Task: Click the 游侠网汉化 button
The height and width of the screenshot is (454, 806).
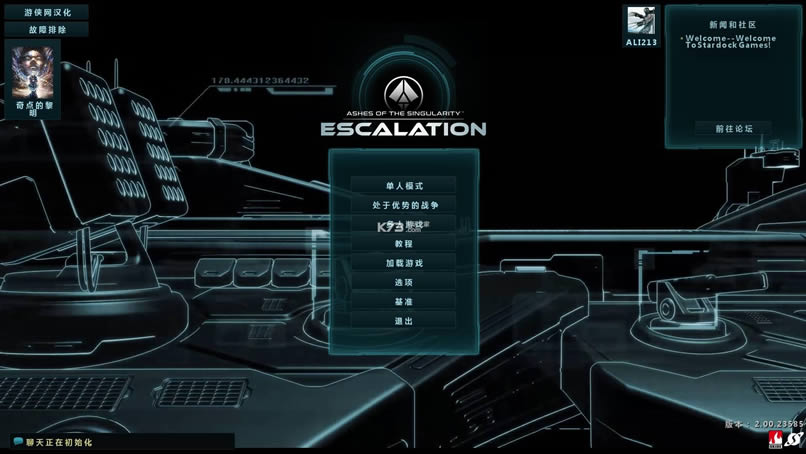Action: 48,12
